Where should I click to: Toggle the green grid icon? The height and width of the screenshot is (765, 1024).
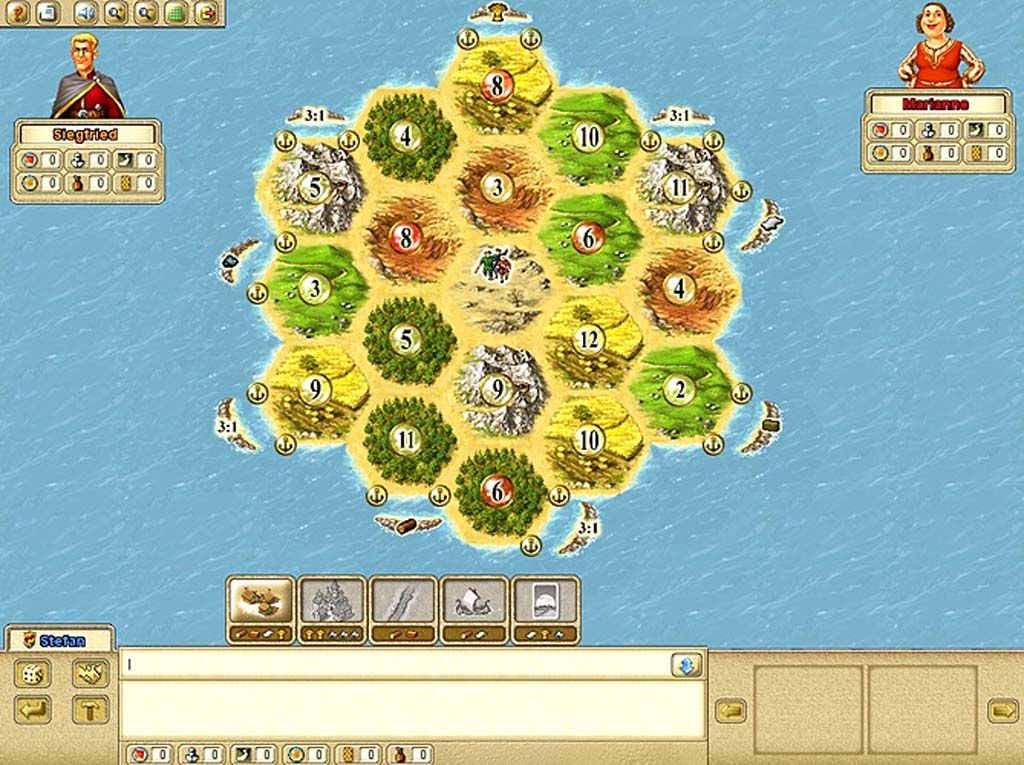[x=177, y=13]
